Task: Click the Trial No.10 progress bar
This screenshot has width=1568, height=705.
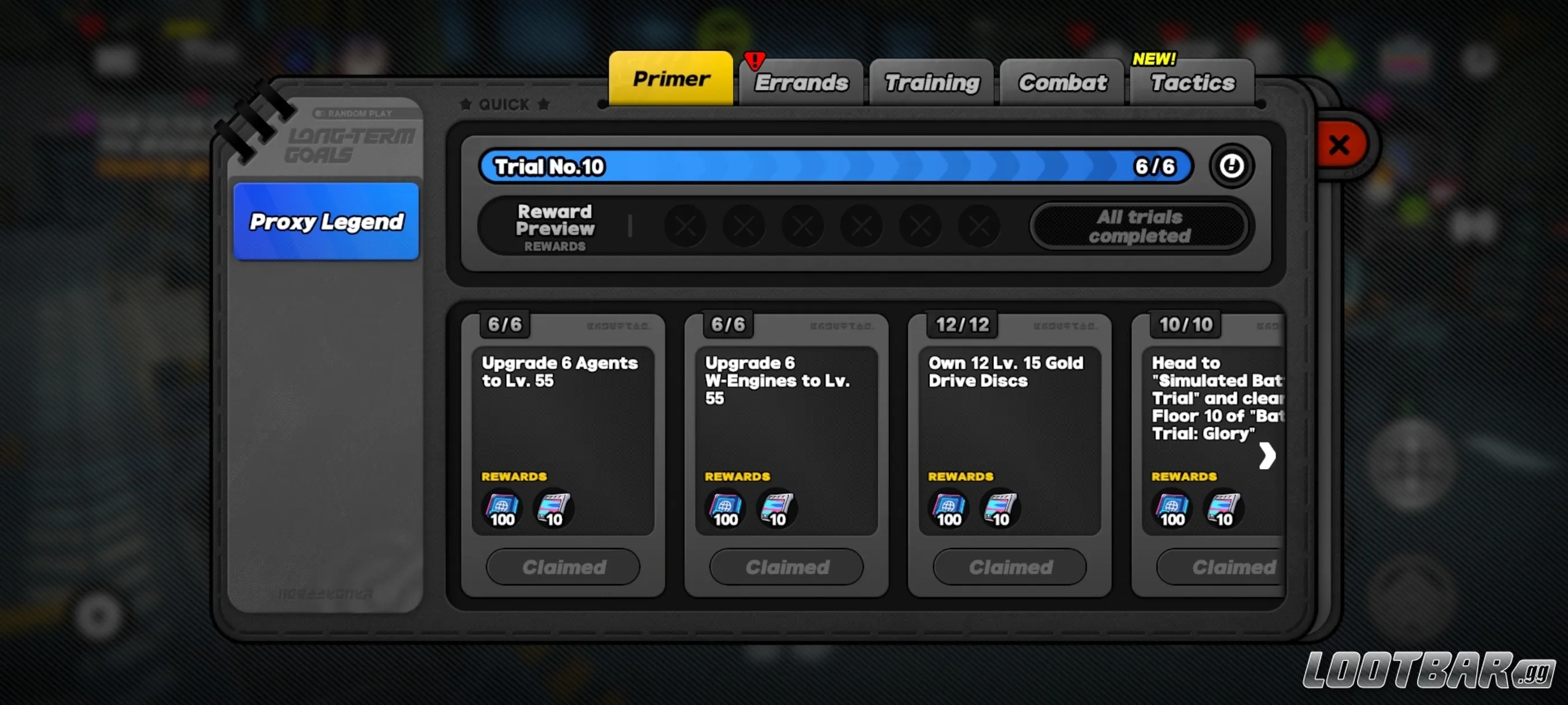Action: coord(834,166)
